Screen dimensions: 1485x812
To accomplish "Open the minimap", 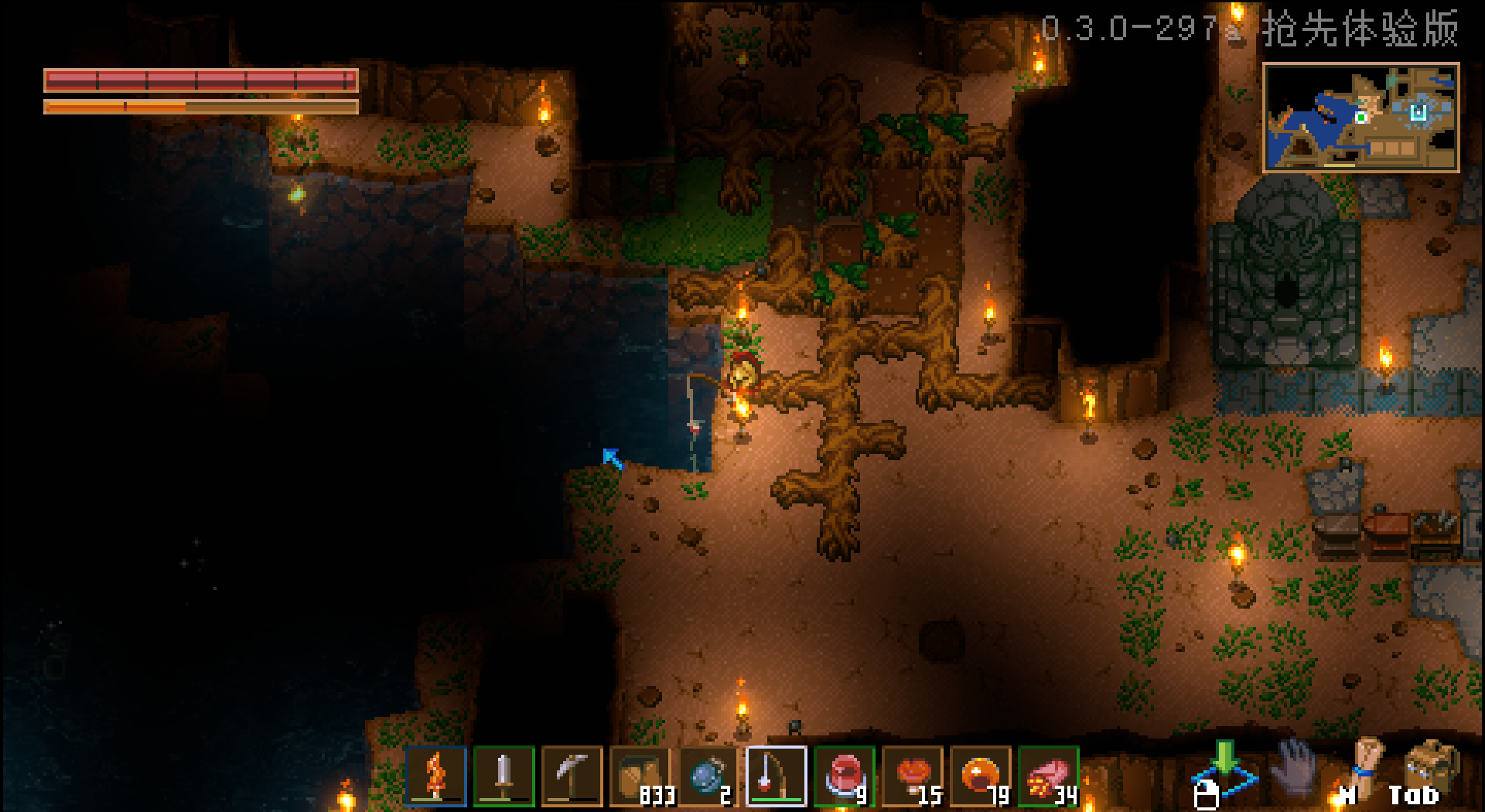I will (1360, 118).
